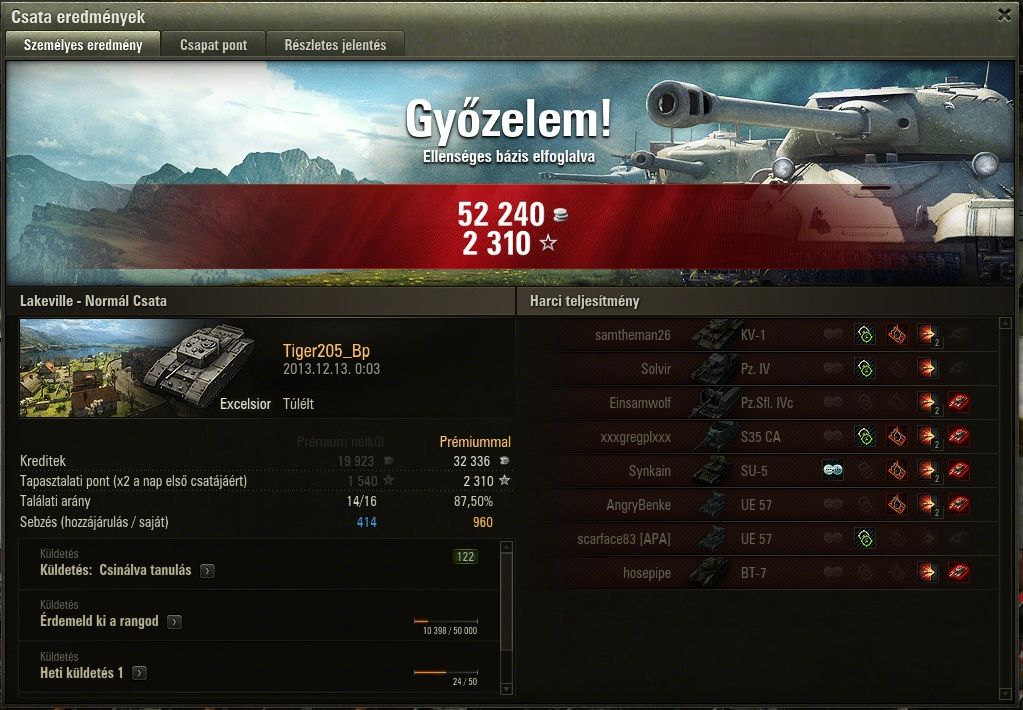Select the samtheman26 KV-1 row
Viewport: 1023px width, 710px height.
[x=760, y=335]
